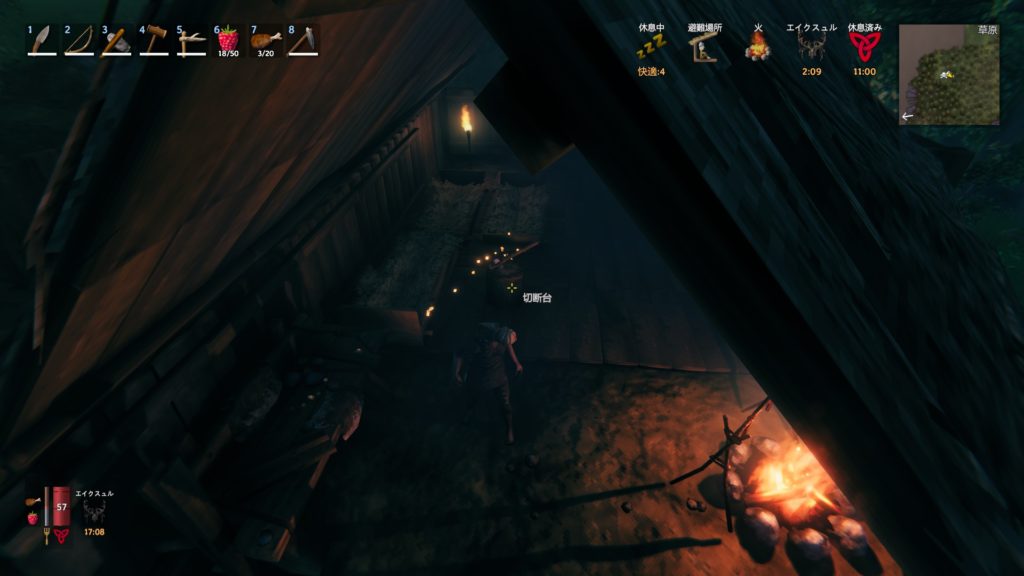
Task: Eat raspberries from hotbar slot 6
Action: tap(228, 40)
